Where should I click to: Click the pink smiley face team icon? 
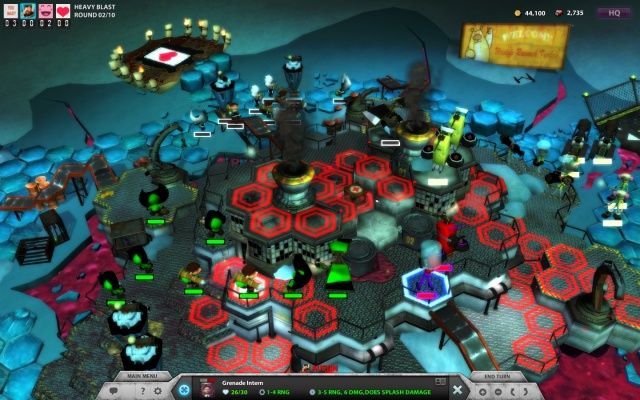tap(47, 10)
